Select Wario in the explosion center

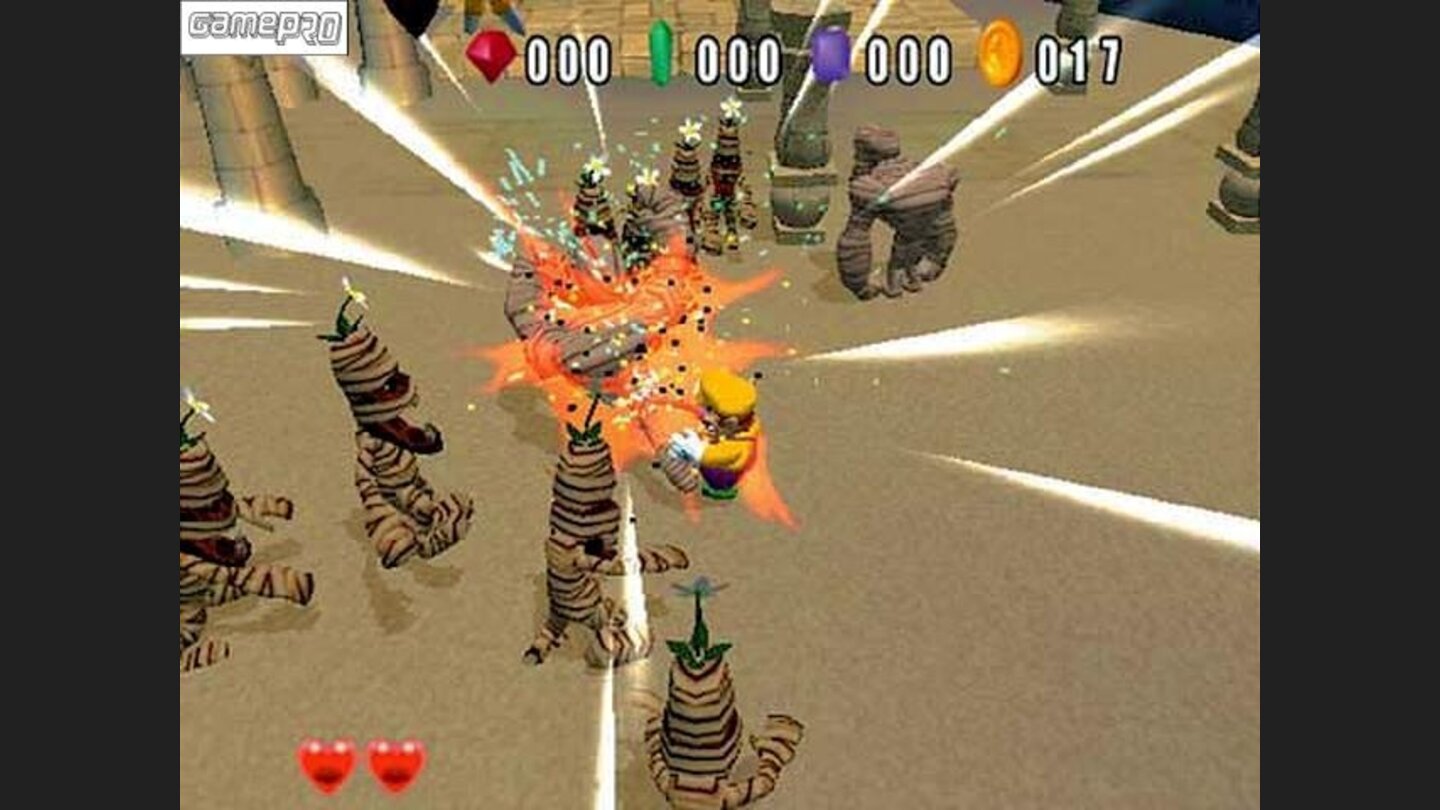pos(725,440)
